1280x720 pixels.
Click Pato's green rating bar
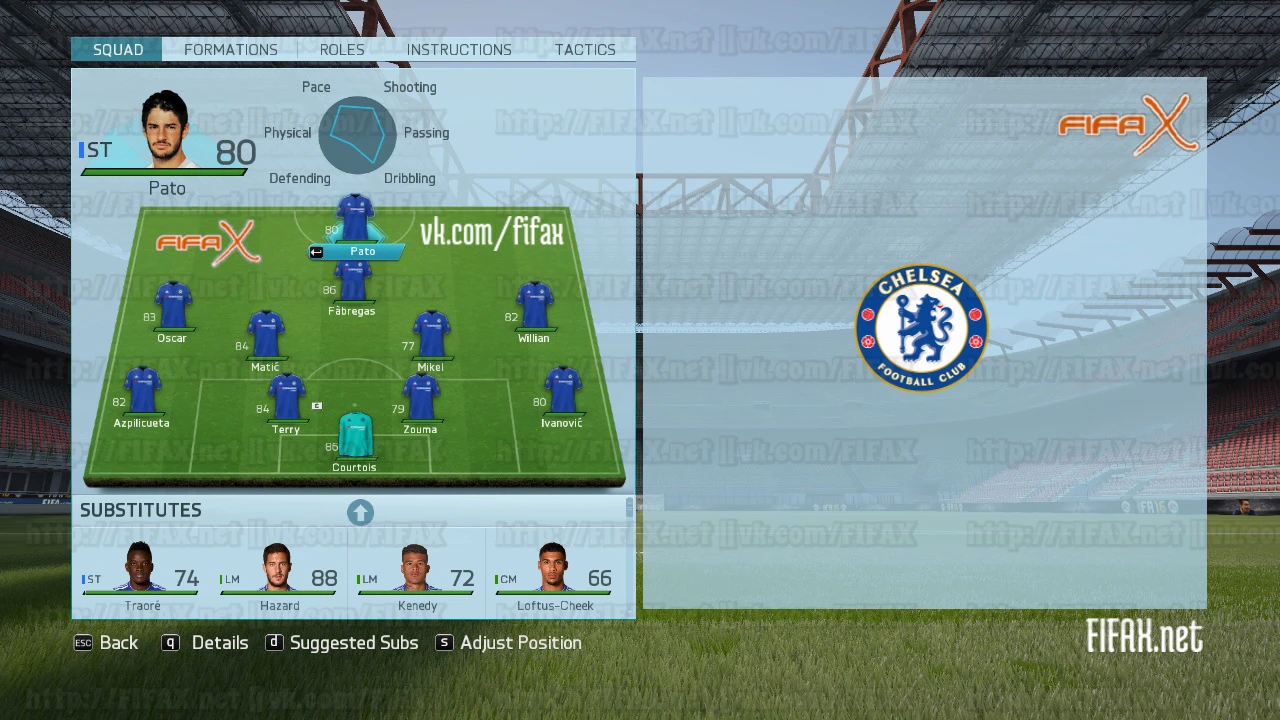[166, 171]
